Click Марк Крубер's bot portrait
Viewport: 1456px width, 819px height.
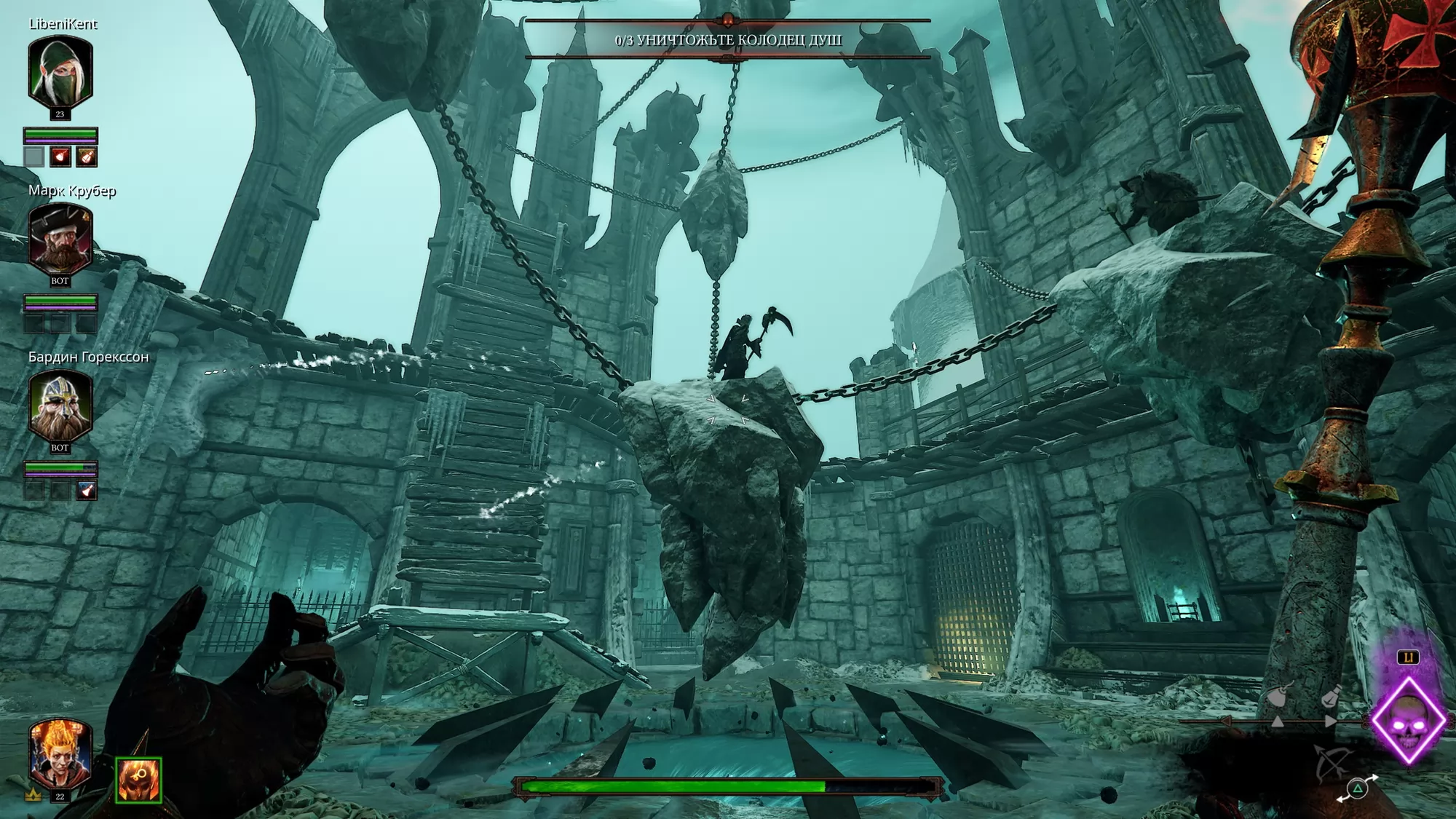pos(60,239)
